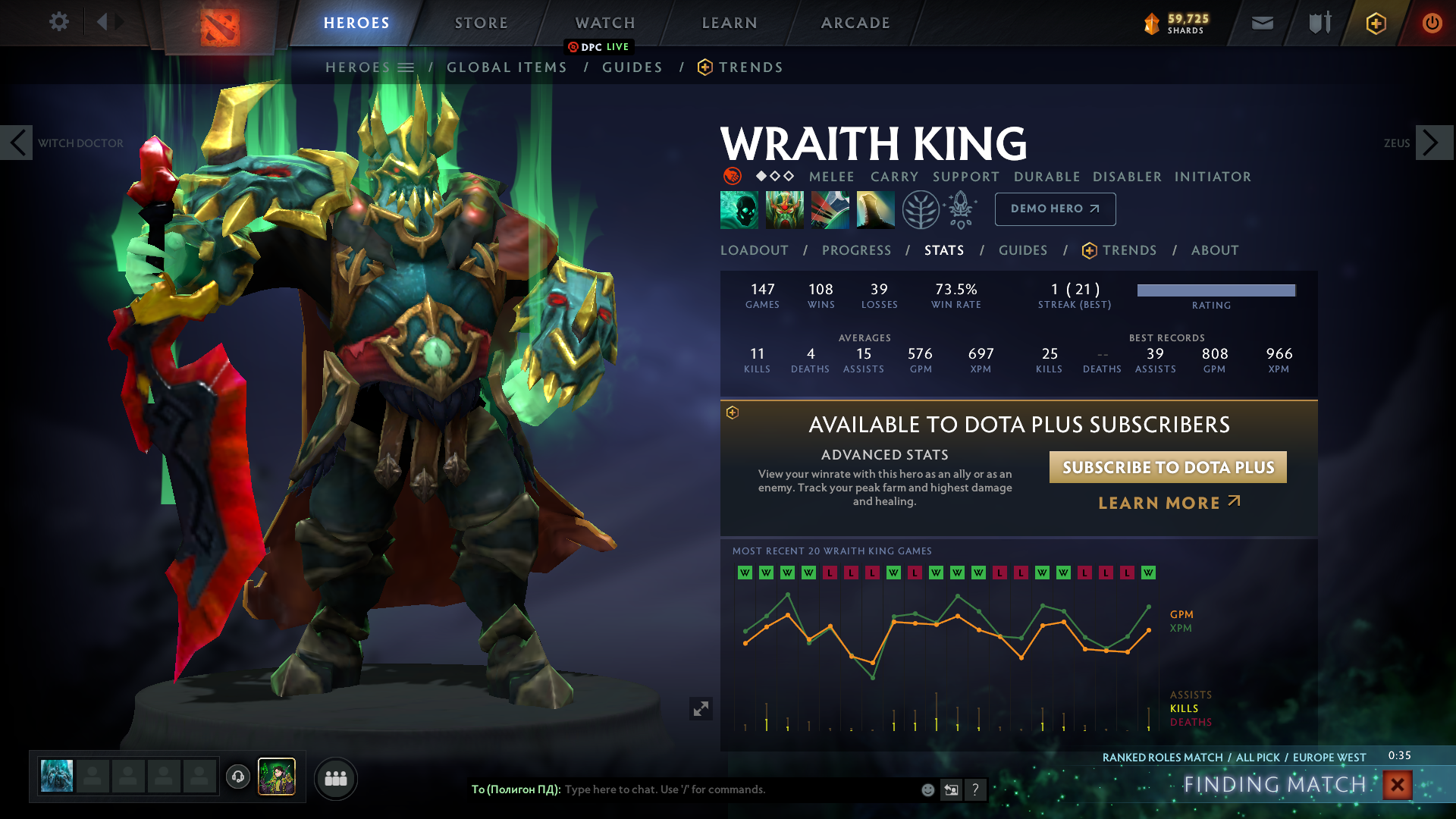
Task: Cancel finding match with the X
Action: 1397,785
